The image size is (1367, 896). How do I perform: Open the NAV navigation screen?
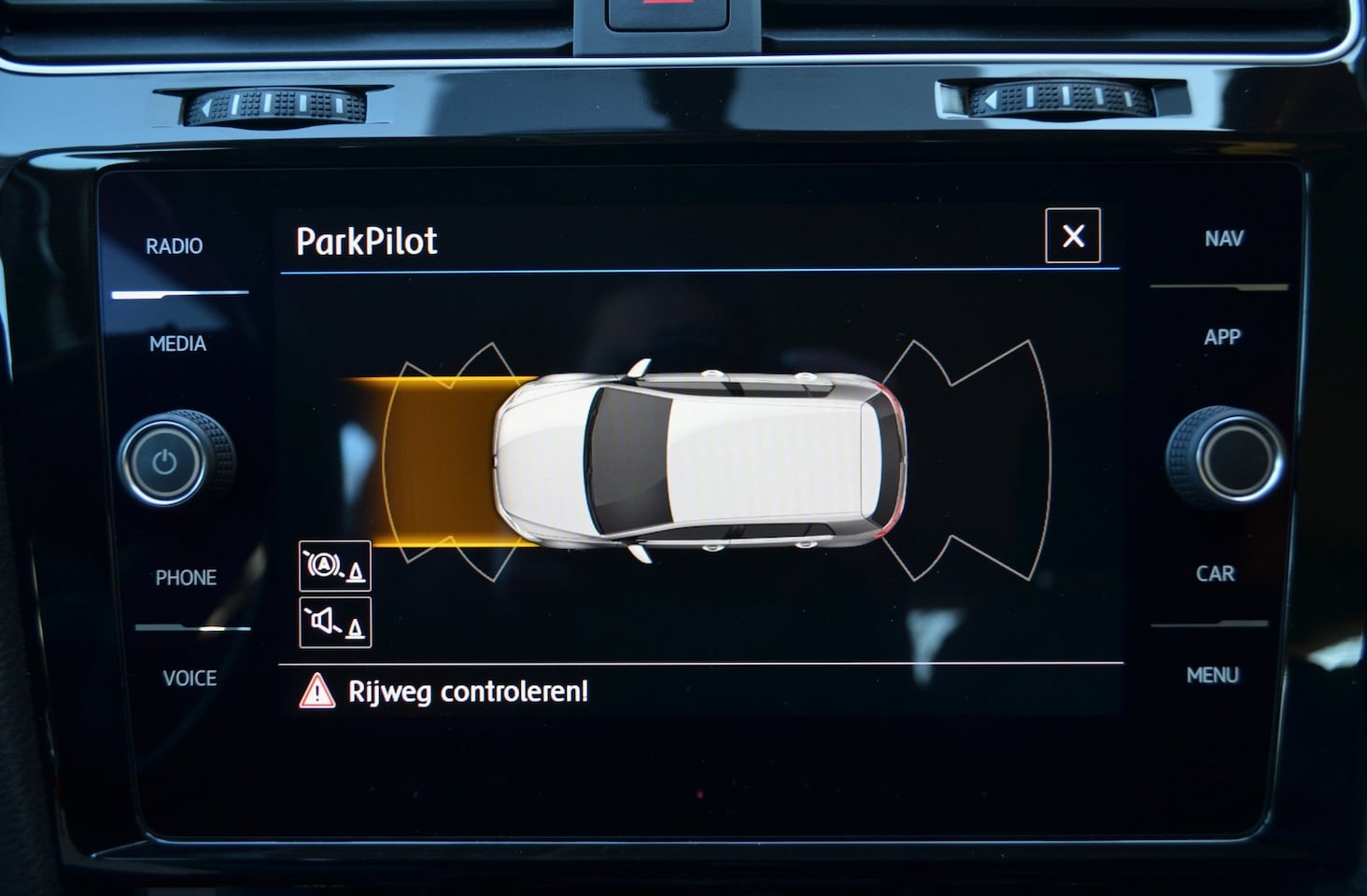coord(1223,239)
